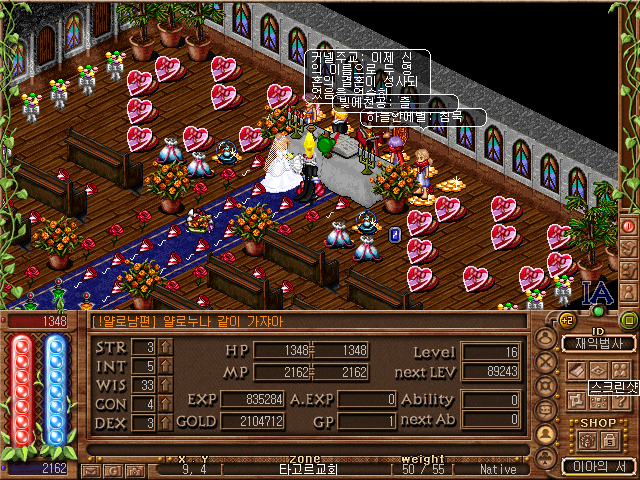The width and height of the screenshot is (640, 480).
Task: Add a point to WIS
Action: 166,384
